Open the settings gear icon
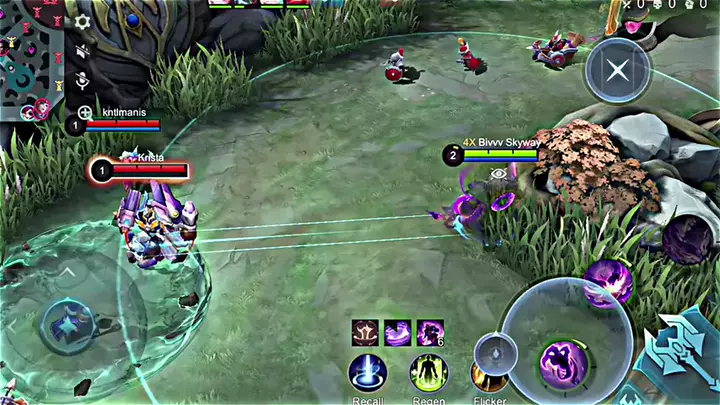The width and height of the screenshot is (720, 405). click(83, 21)
